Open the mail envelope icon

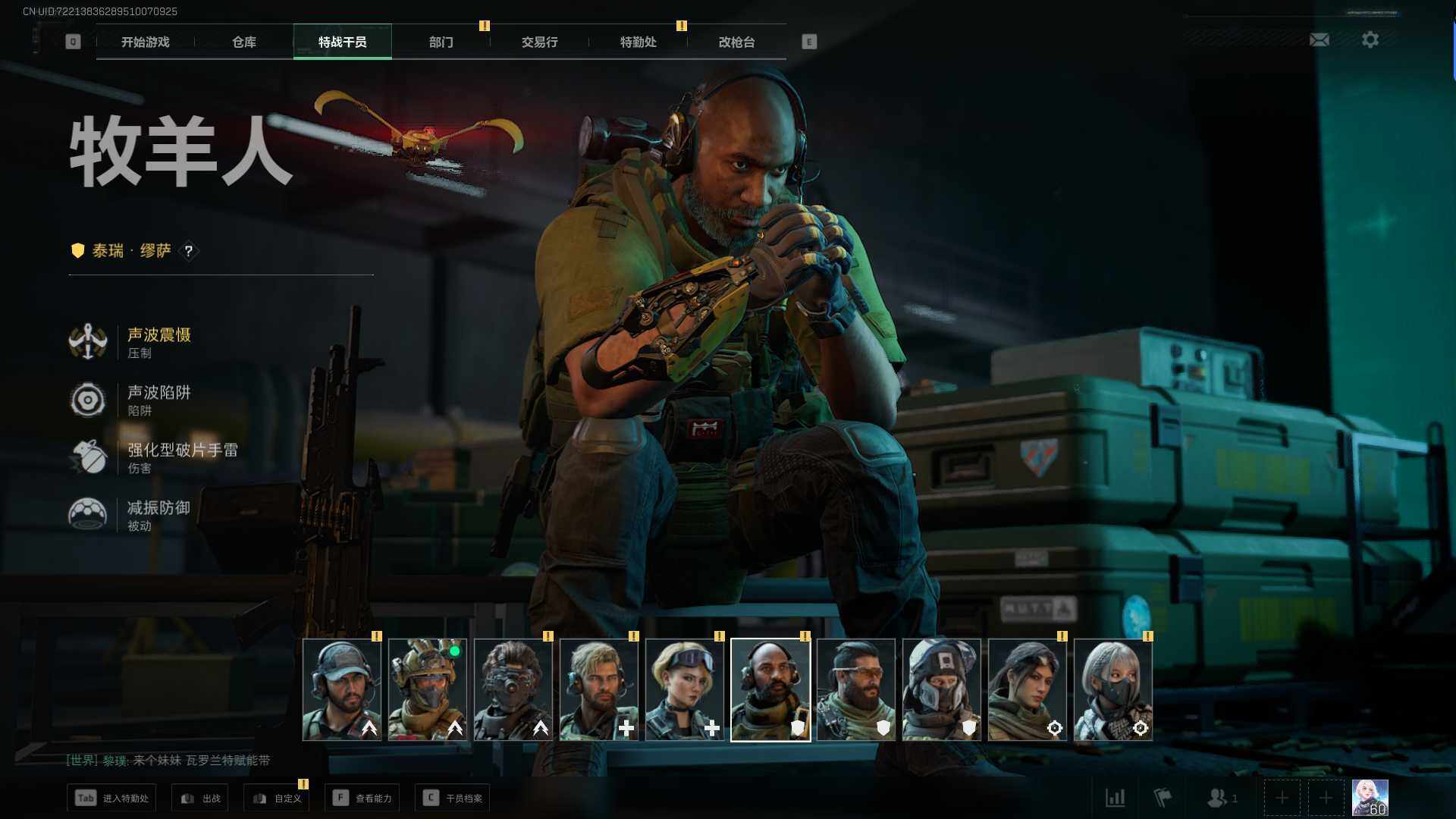click(x=1319, y=40)
